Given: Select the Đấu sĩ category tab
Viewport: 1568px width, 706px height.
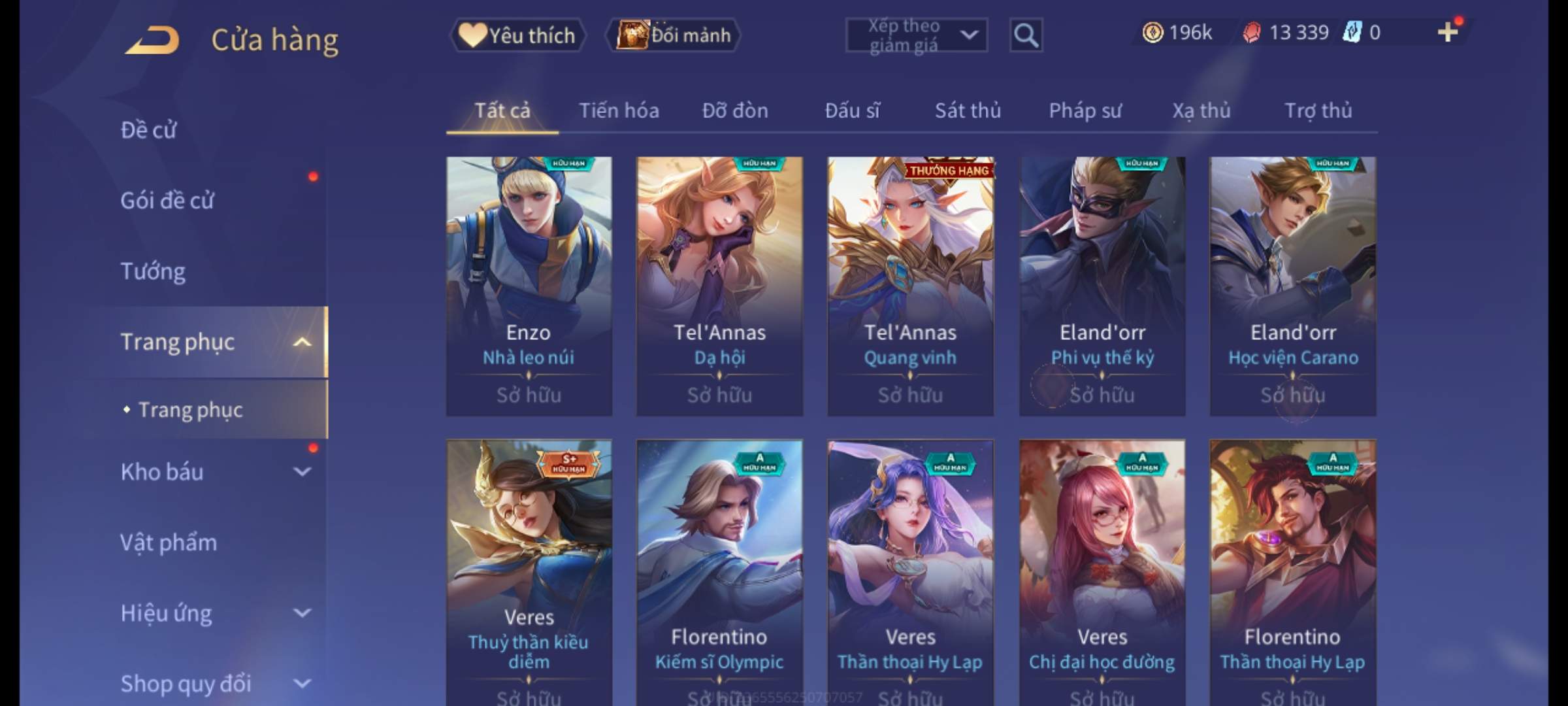Looking at the screenshot, I should pos(852,110).
